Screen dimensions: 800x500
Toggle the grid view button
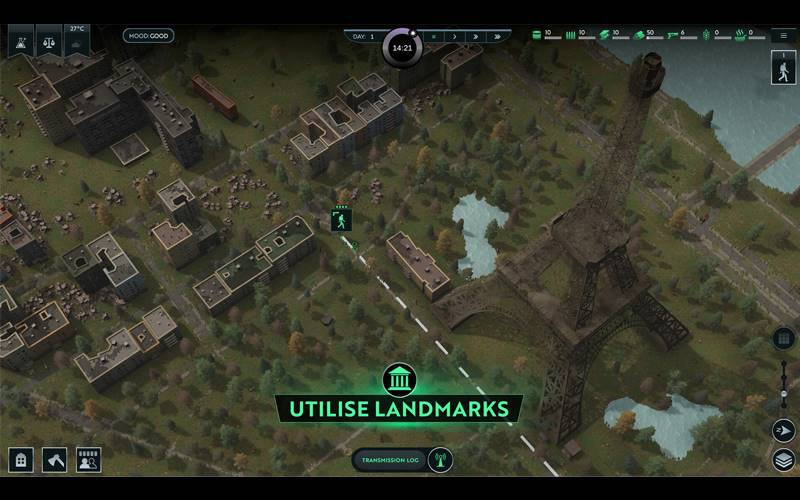click(783, 338)
